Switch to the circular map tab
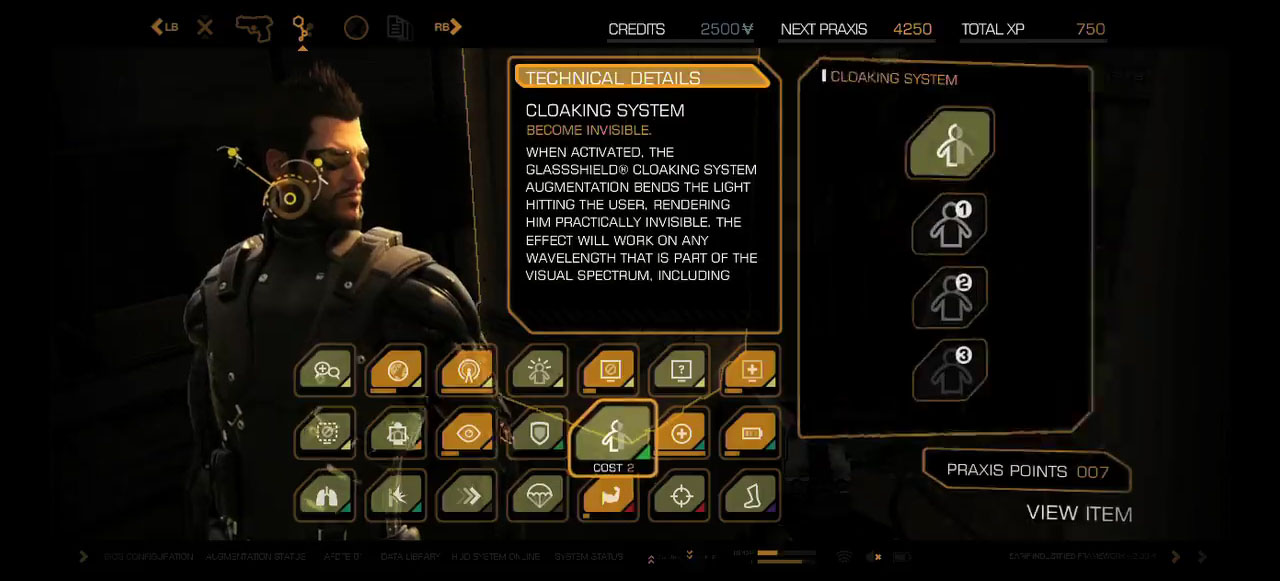The height and width of the screenshot is (581, 1280). 356,27
